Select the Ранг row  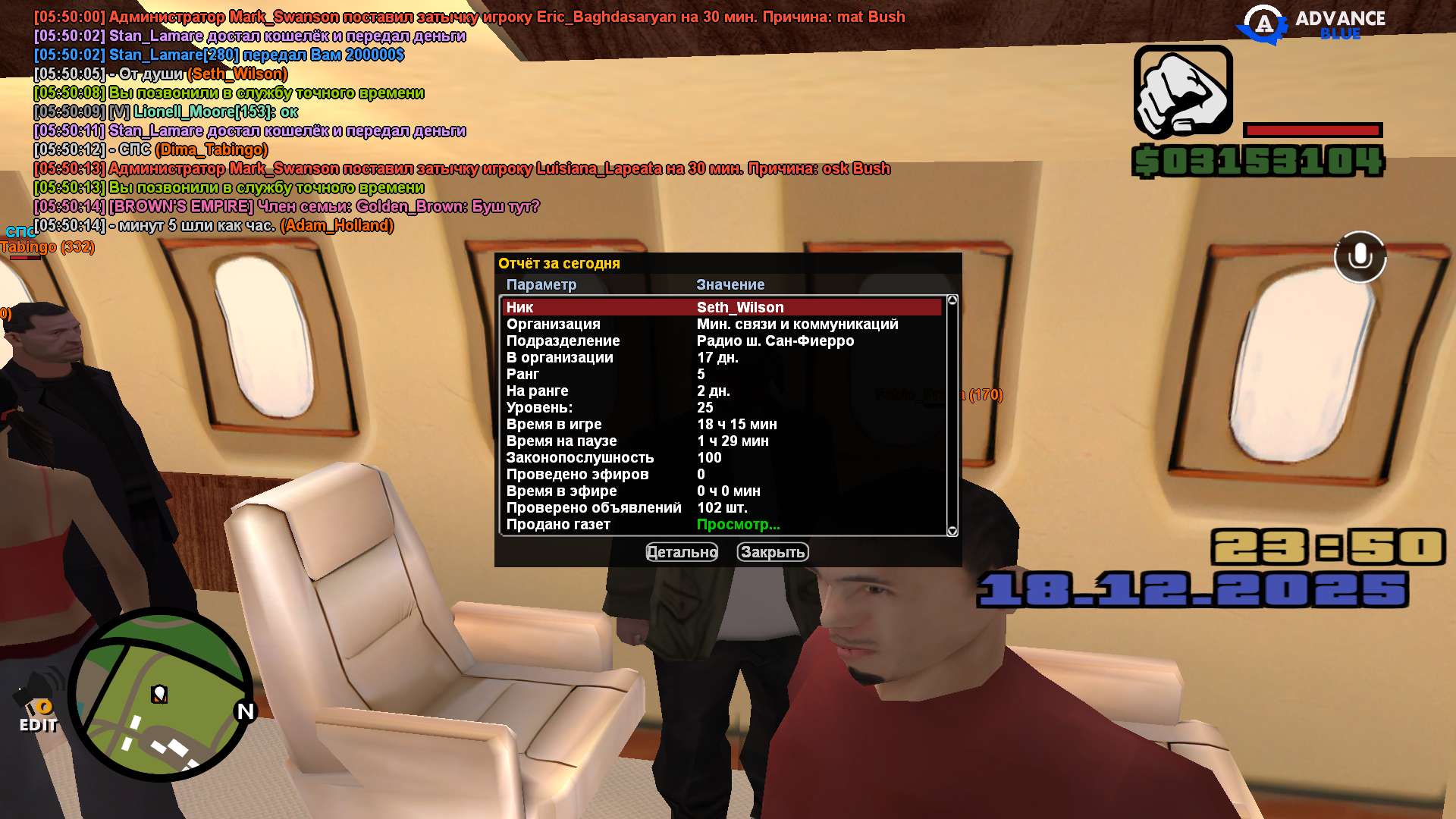click(720, 374)
